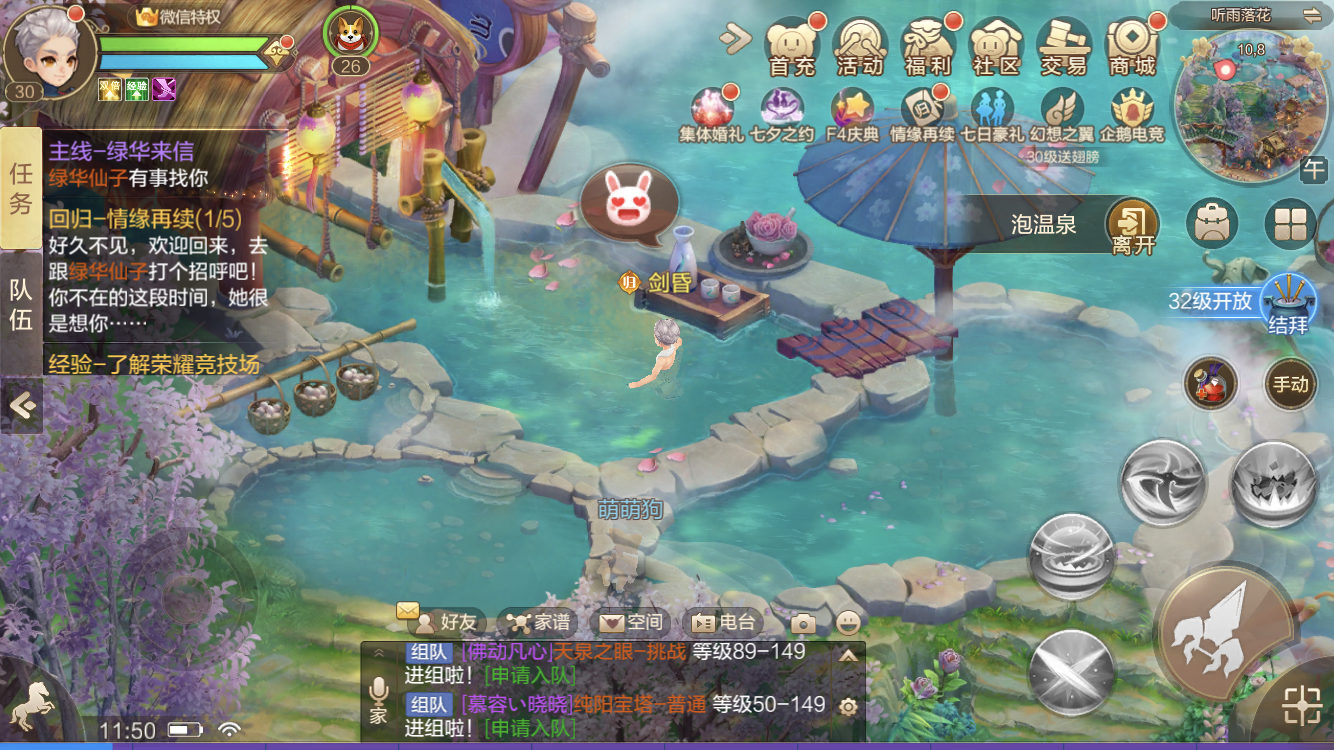The image size is (1334, 750).
Task: Switch to the 队伍 team tab
Action: click(x=21, y=305)
